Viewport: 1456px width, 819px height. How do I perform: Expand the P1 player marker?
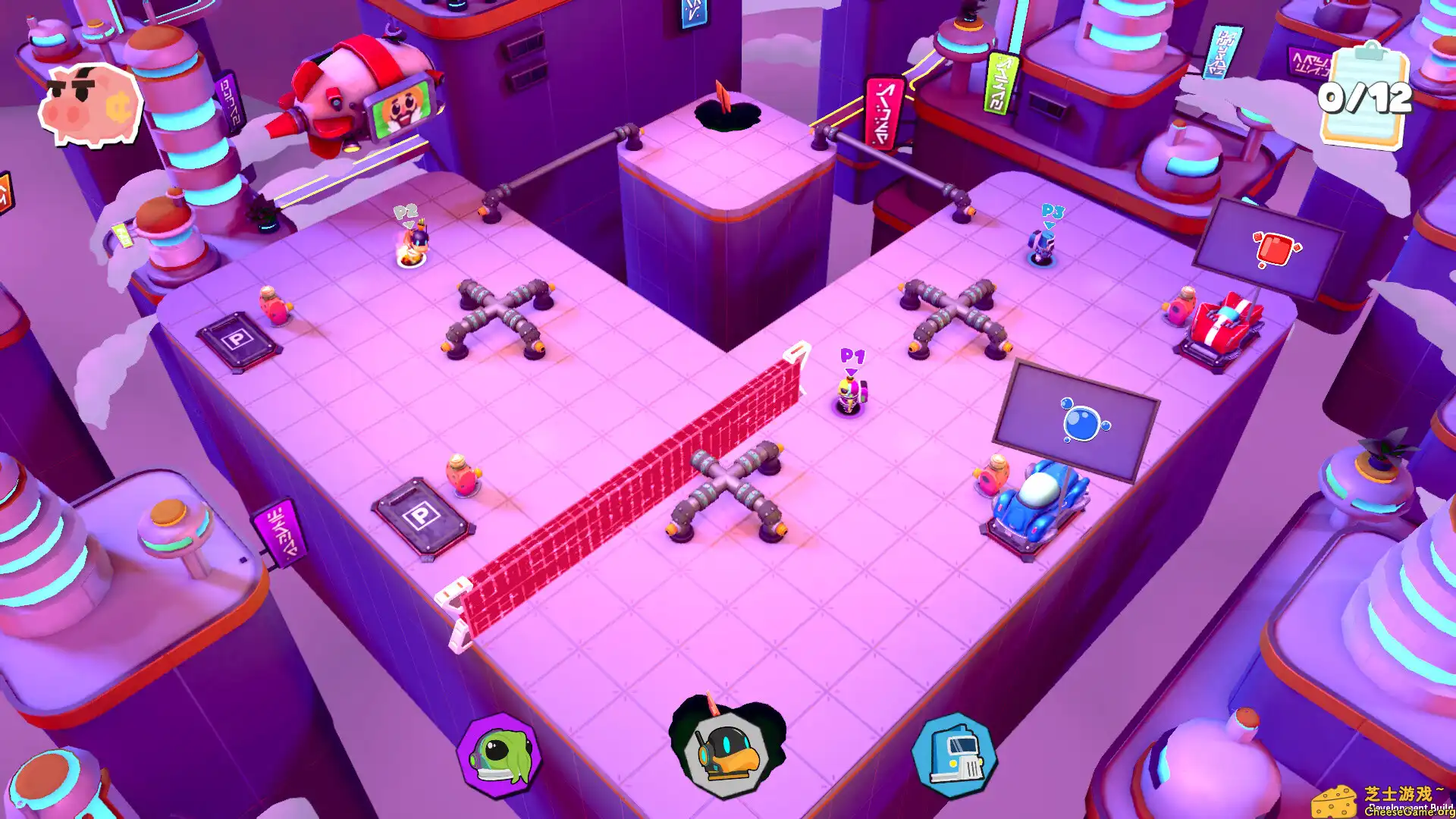click(851, 356)
